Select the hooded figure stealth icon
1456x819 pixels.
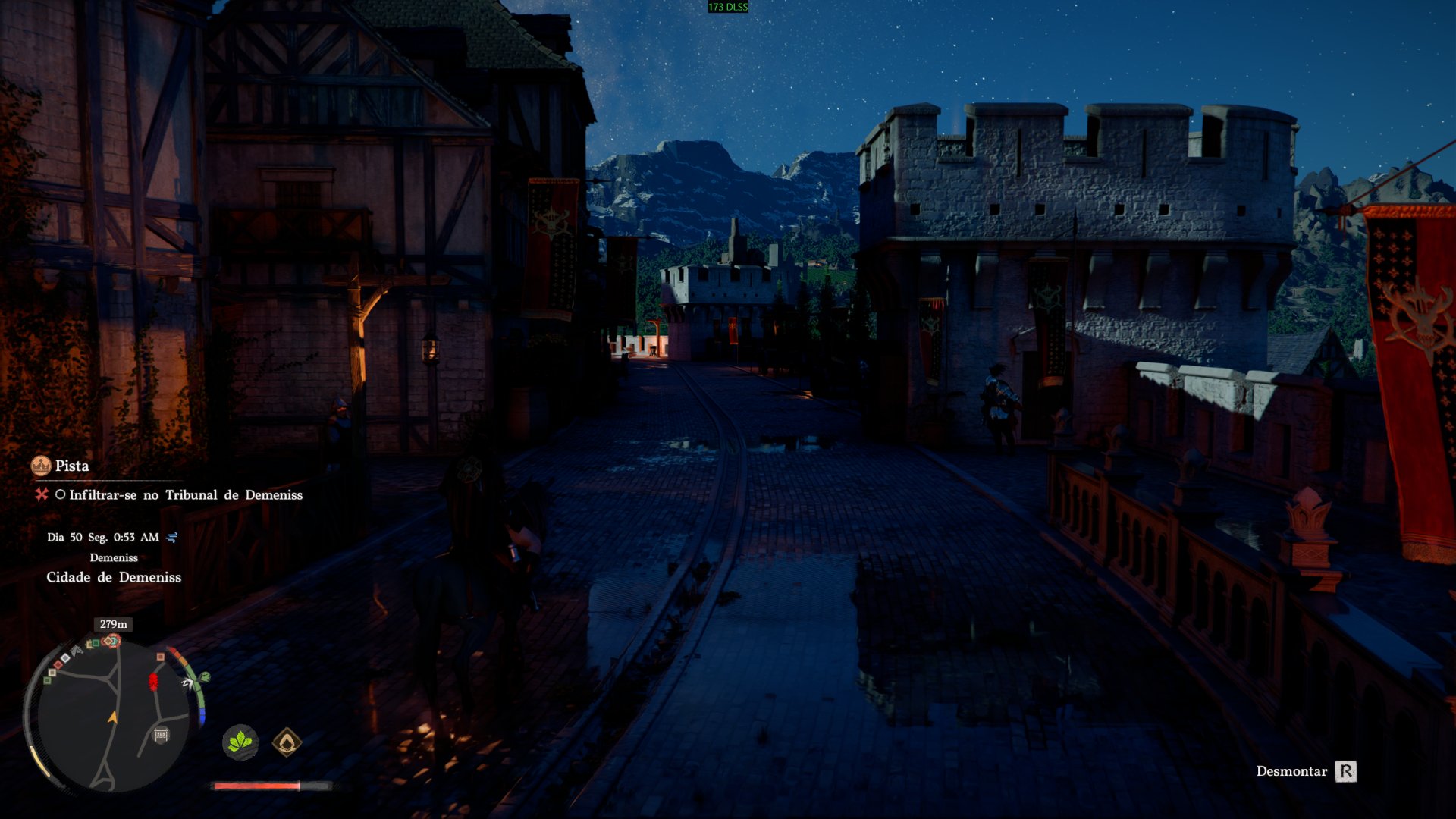pyautogui.click(x=287, y=742)
